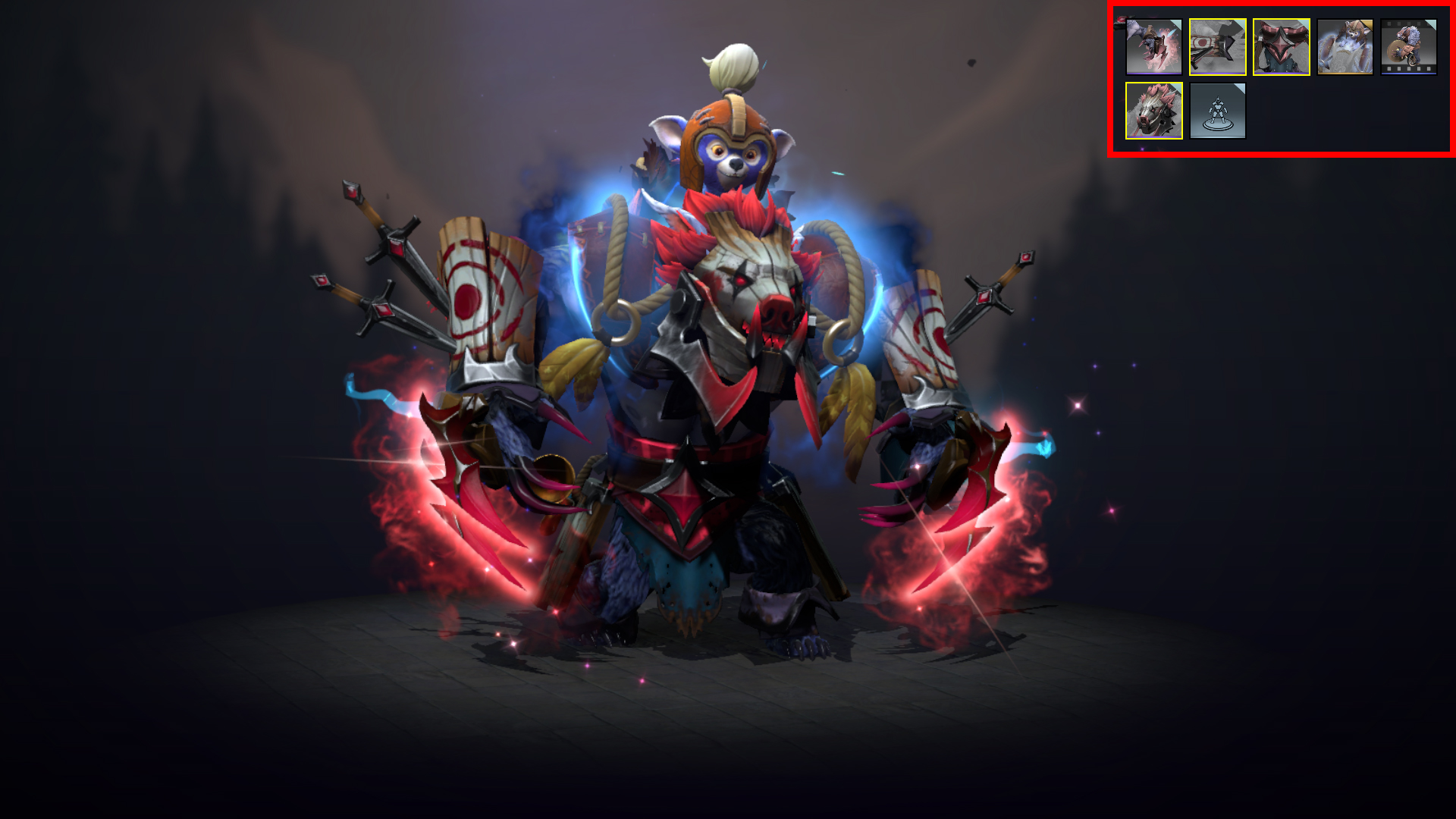Select the glowing claw weapon slot
Viewport: 1456px width, 819px height.
coord(1154,47)
